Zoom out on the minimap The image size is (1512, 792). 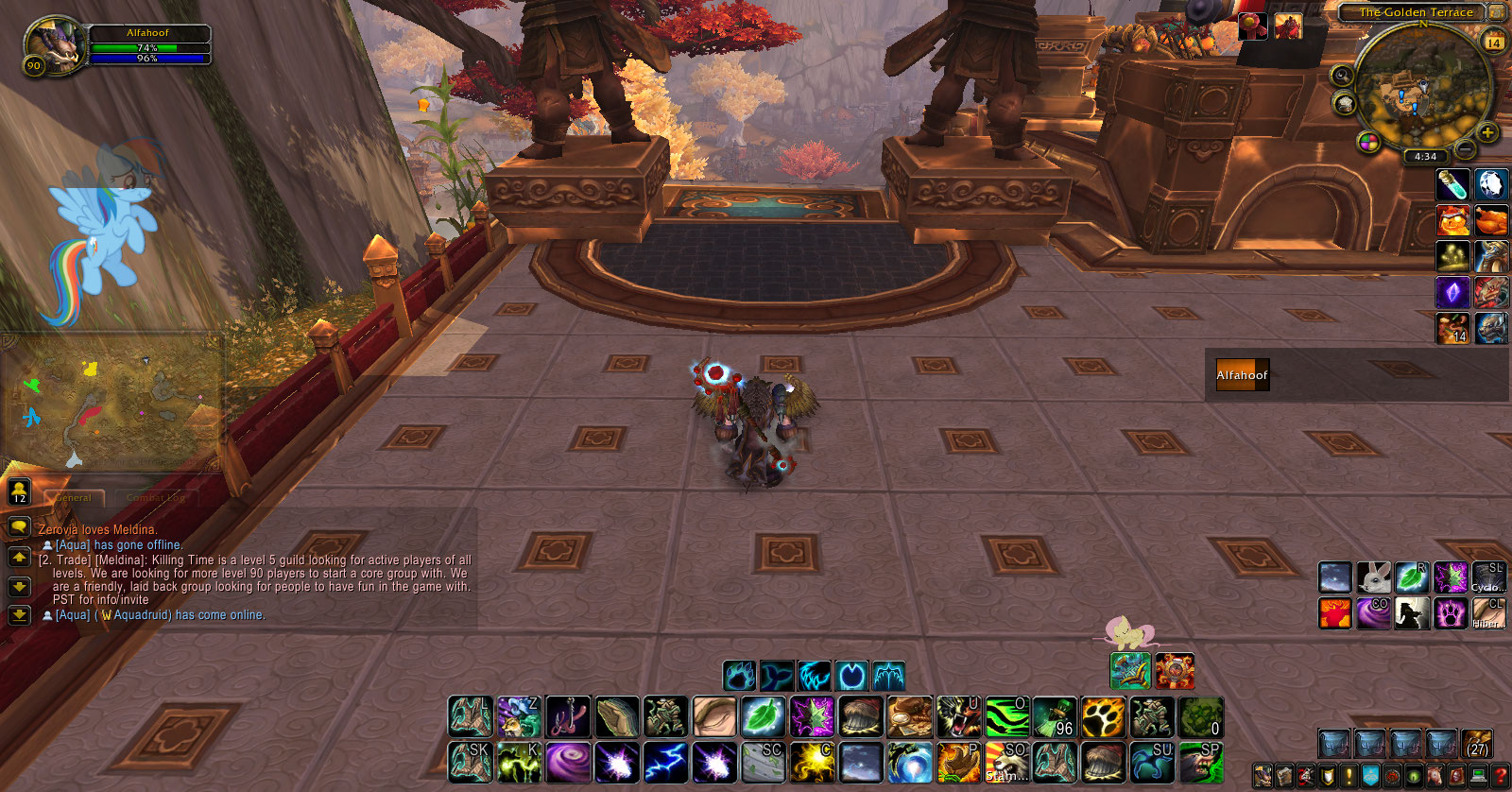1464,149
